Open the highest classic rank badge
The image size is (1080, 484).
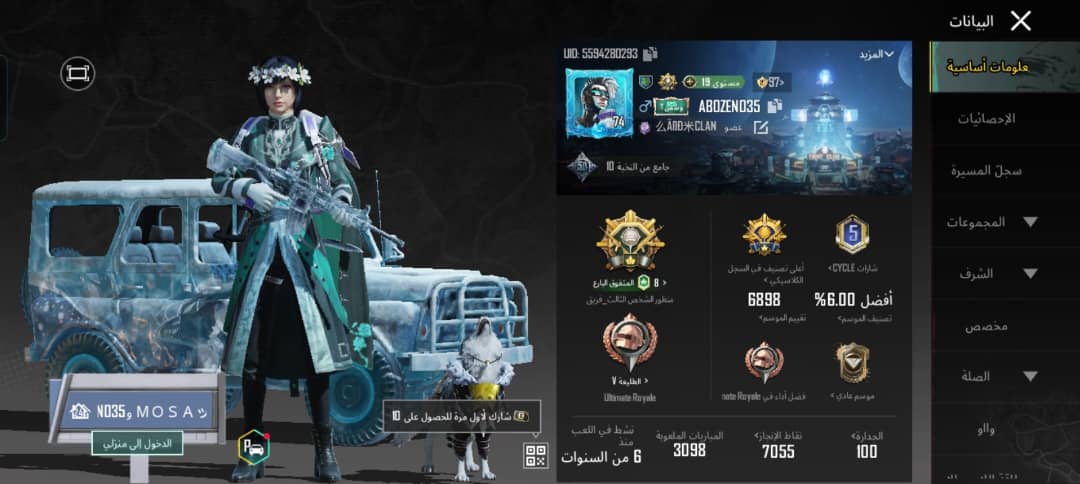tap(764, 236)
